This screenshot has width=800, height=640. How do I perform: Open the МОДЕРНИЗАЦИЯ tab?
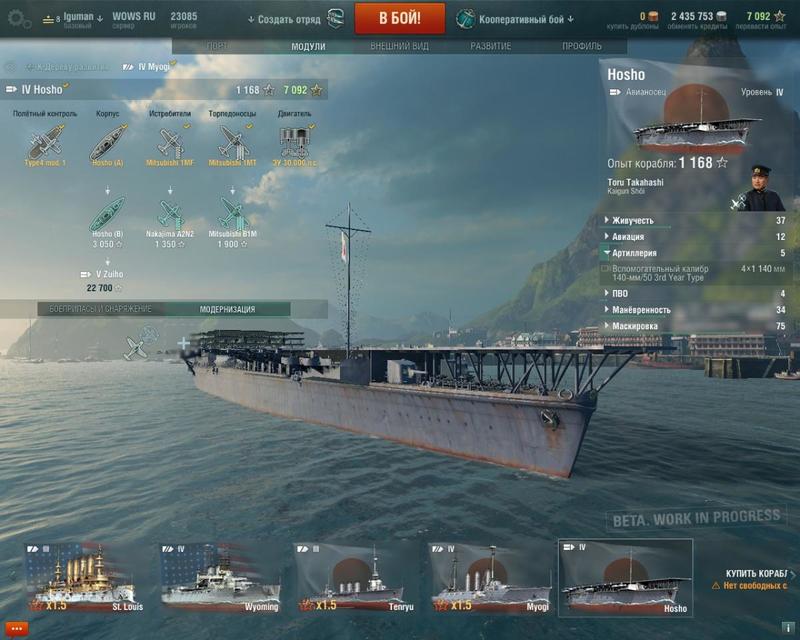(x=227, y=309)
